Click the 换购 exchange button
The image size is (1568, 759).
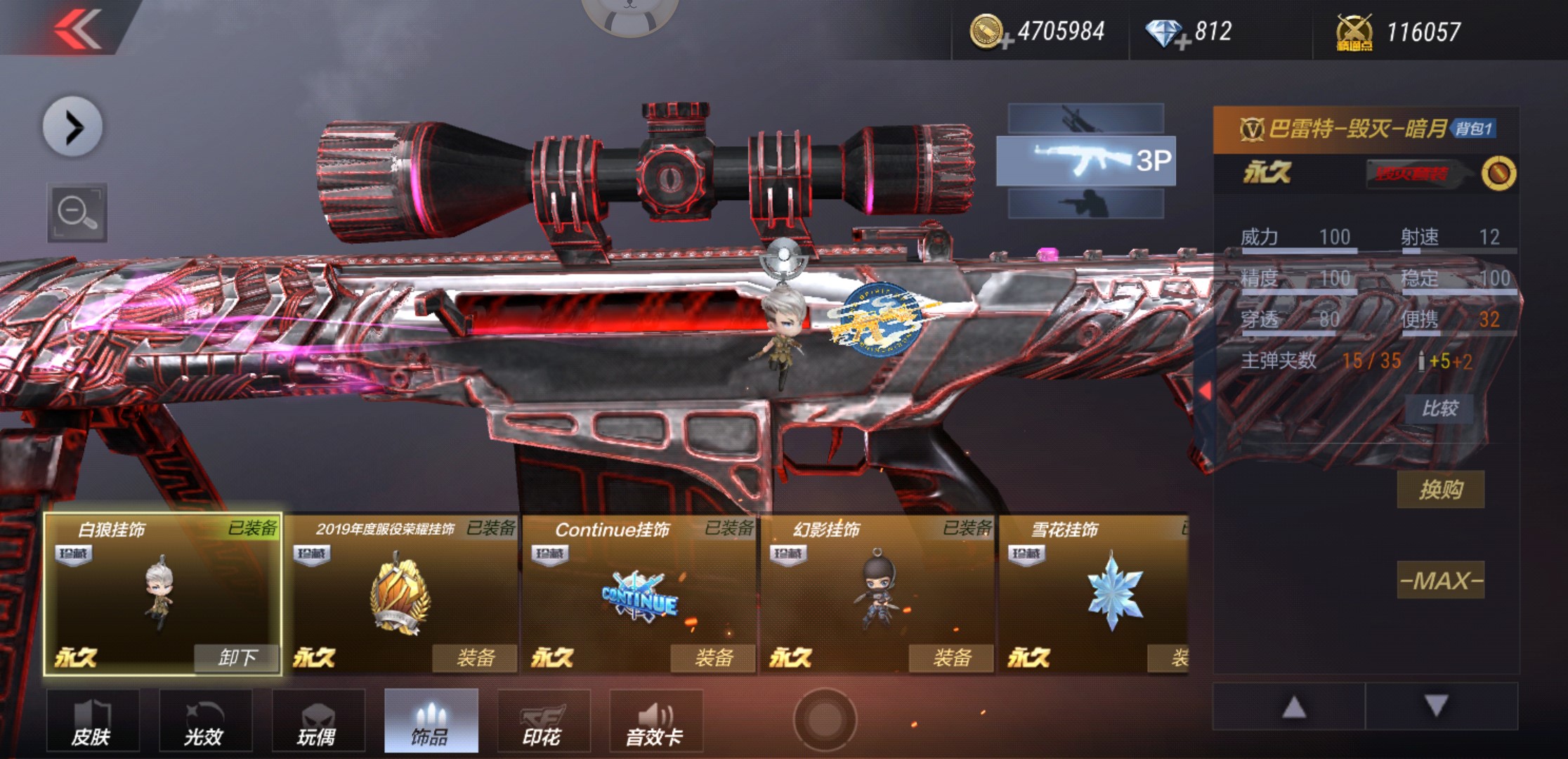pyautogui.click(x=1440, y=489)
